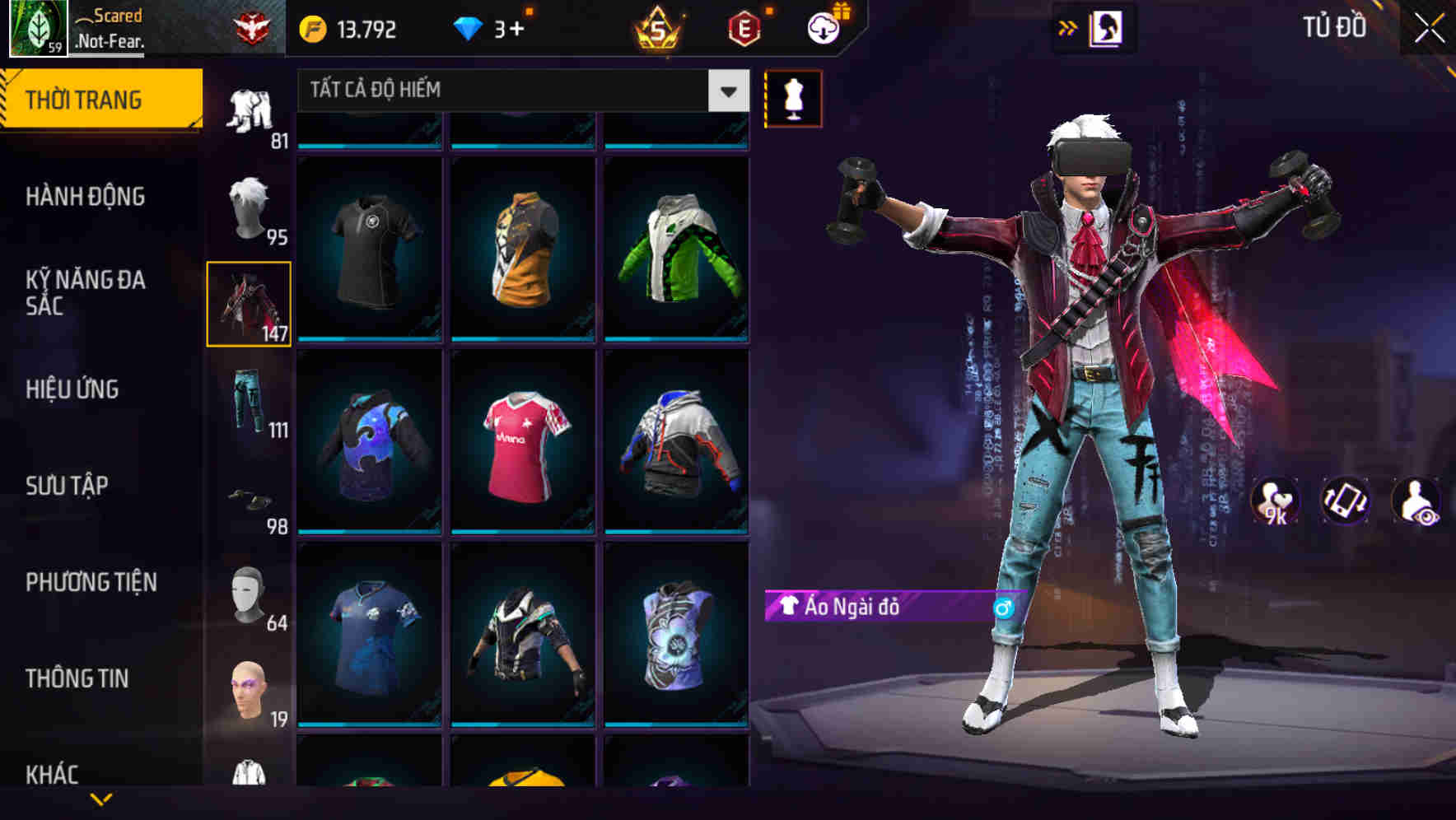1456x820 pixels.
Task: Select the pink Marina jersey thumbnail
Action: point(522,450)
